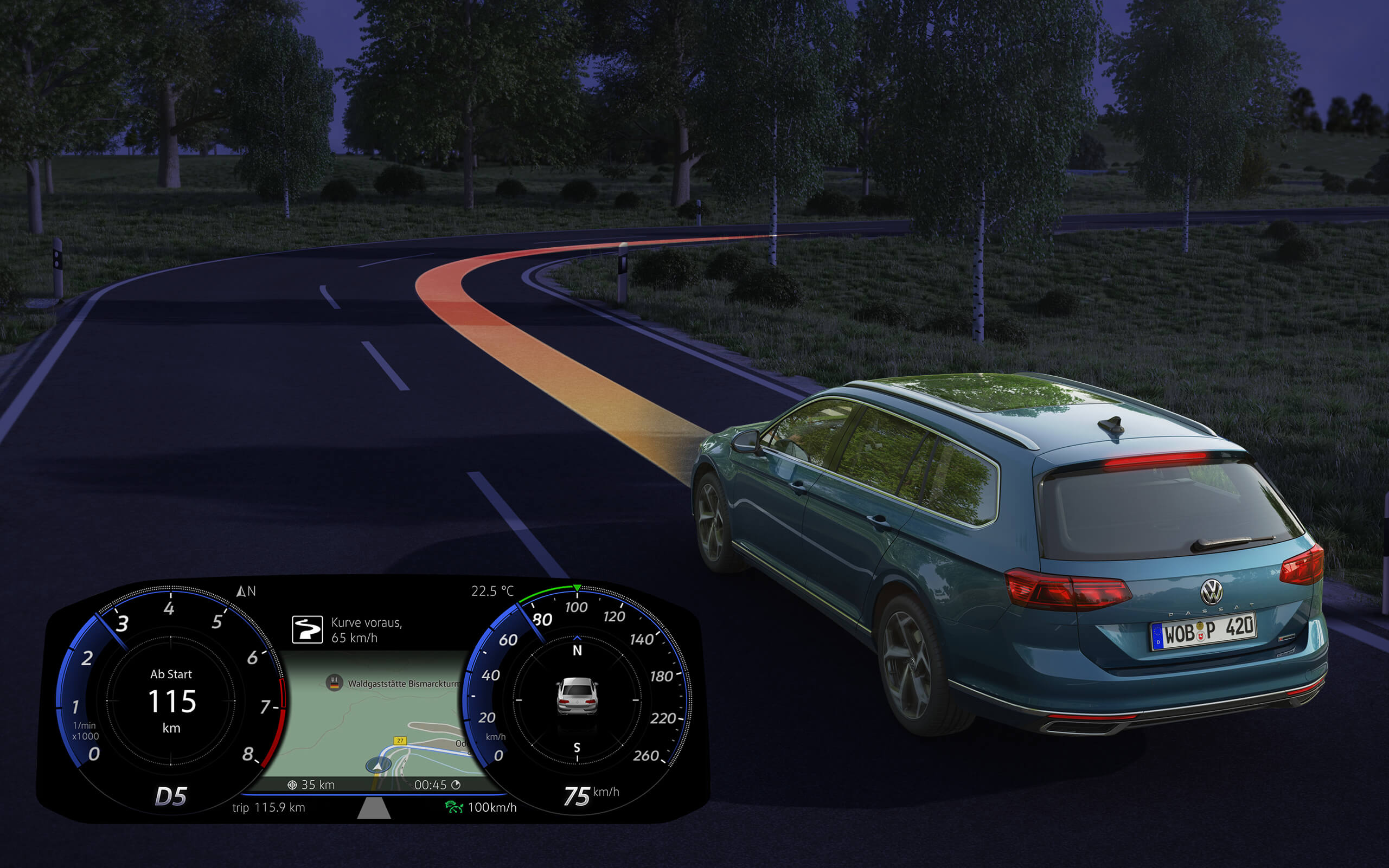Click the green adaptive cruise control icon
The height and width of the screenshot is (868, 1389).
coord(453,807)
